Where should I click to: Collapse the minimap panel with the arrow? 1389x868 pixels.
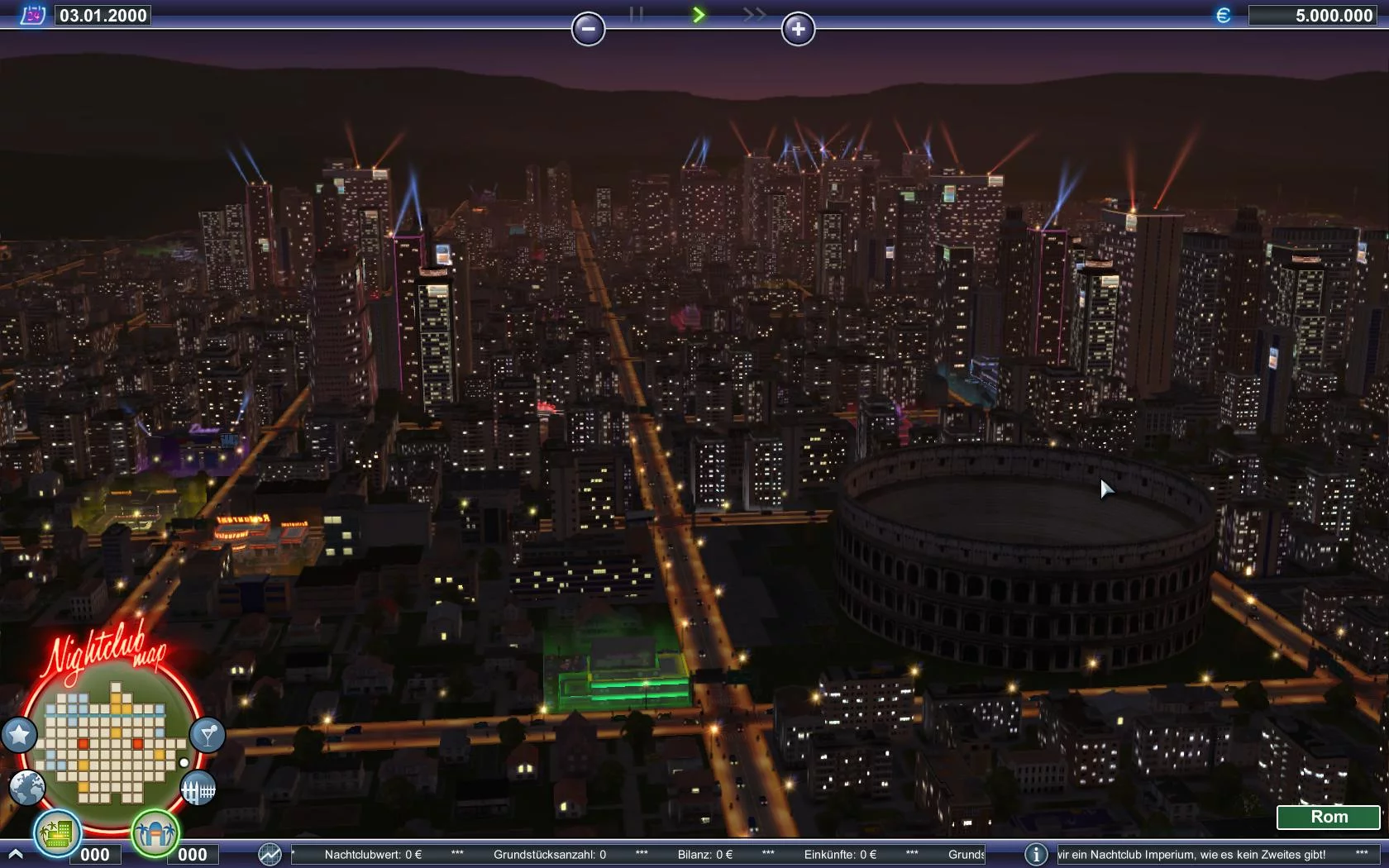click(15, 853)
